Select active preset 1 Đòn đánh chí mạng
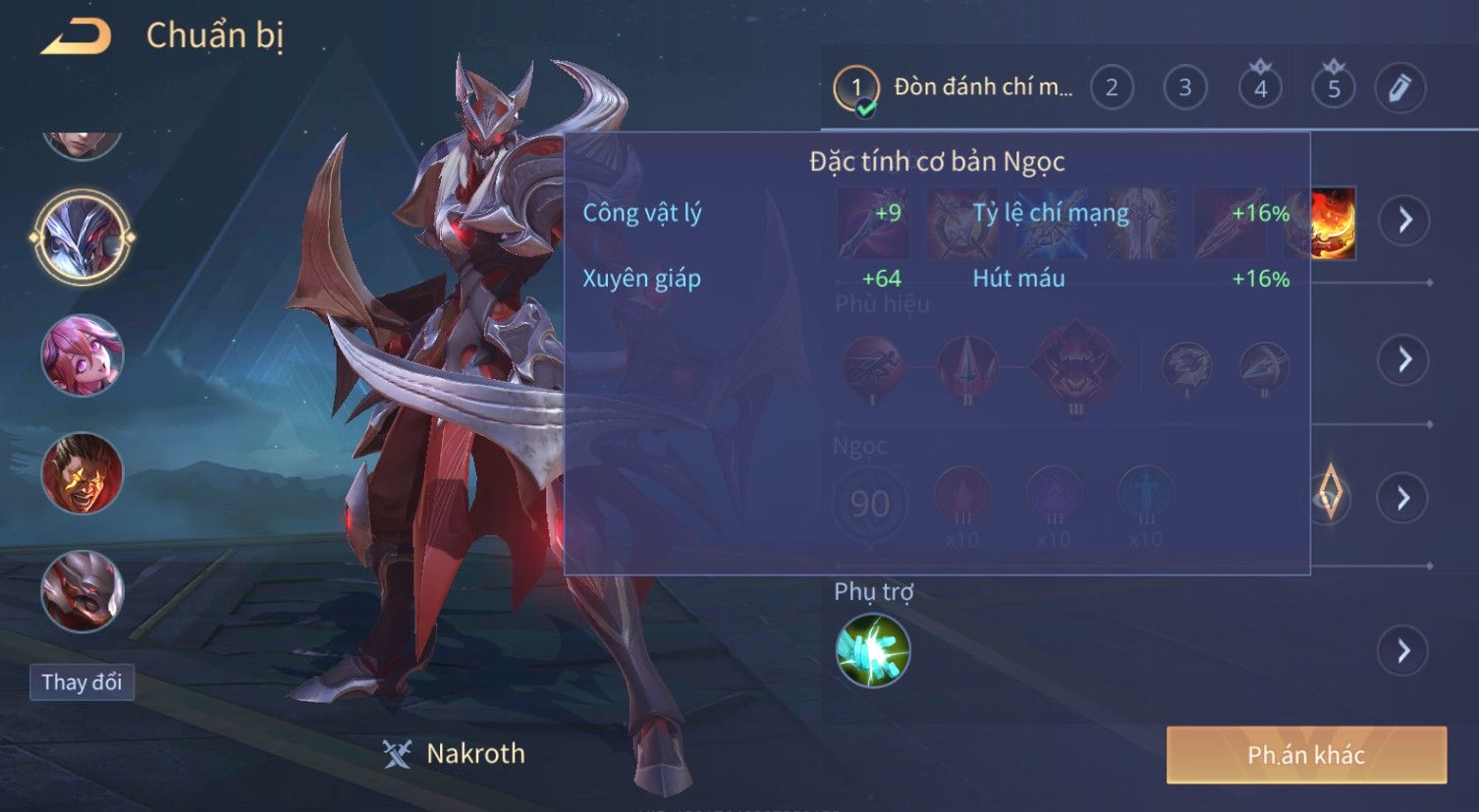Image resolution: width=1479 pixels, height=812 pixels. [953, 88]
